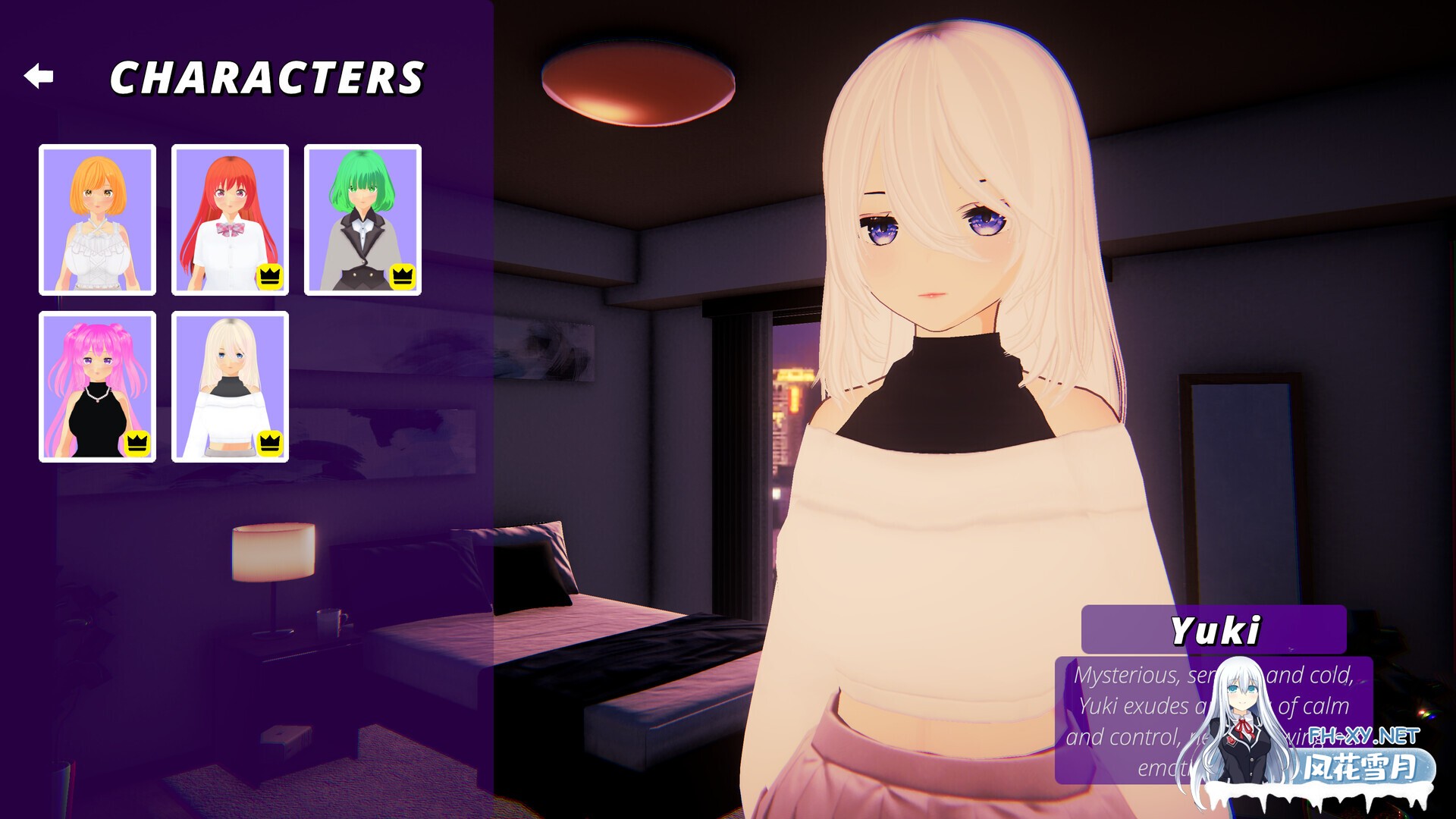Click the highlighted currently selected character slot

click(230, 387)
